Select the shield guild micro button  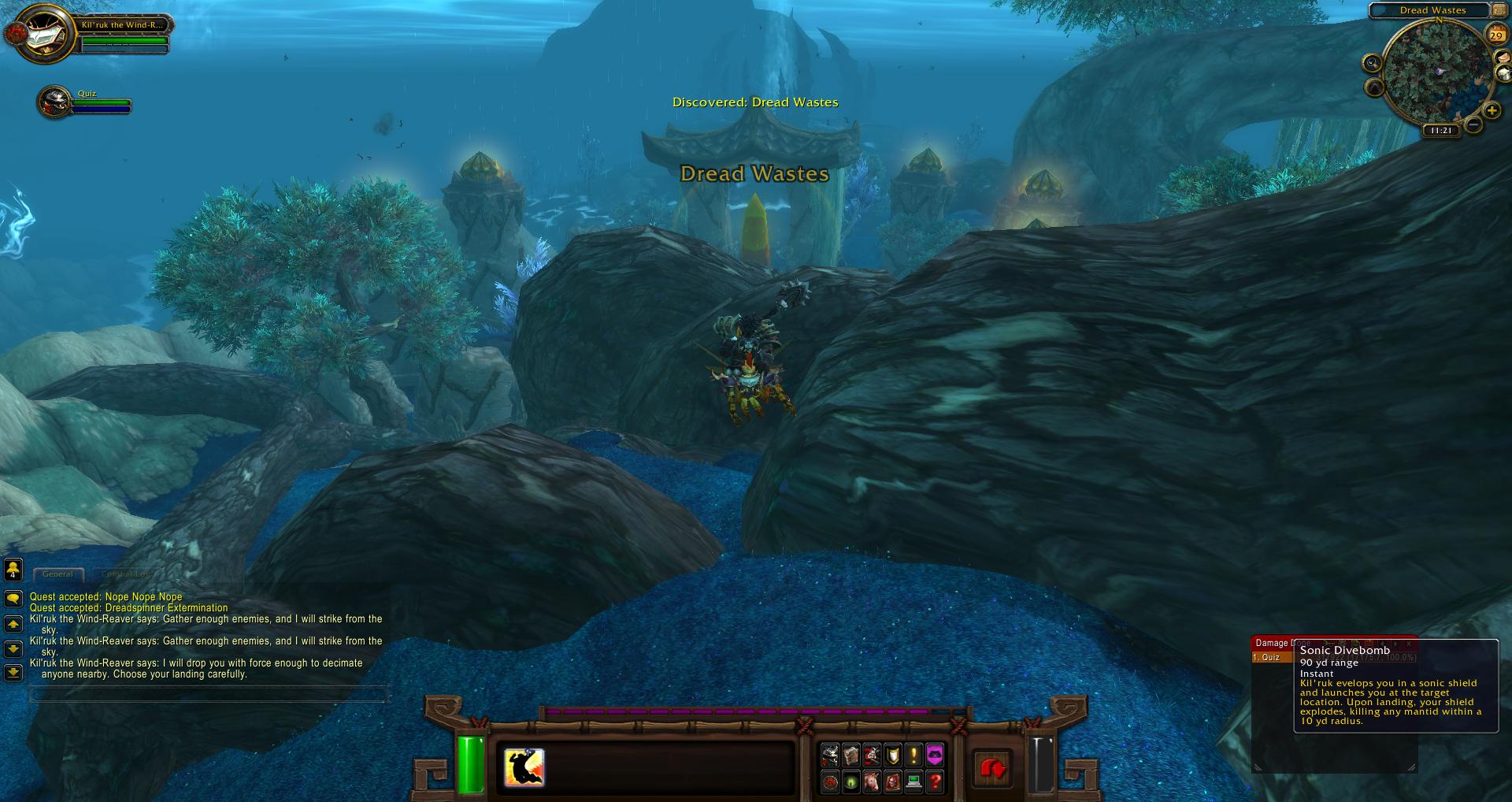(x=893, y=756)
